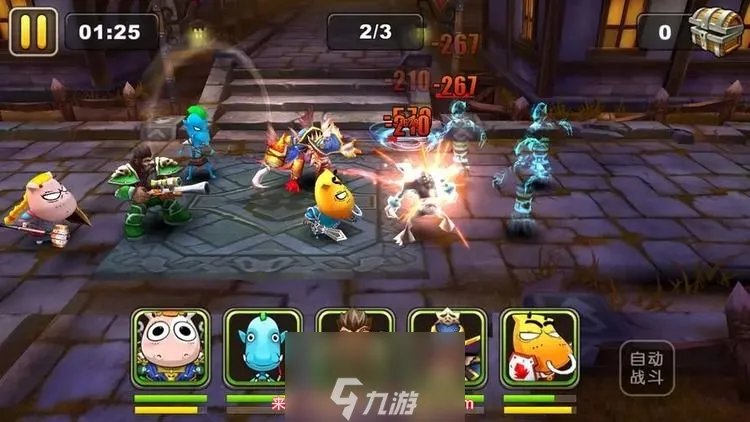The image size is (750, 422).
Task: Trigger the yellow elephant hero portrait
Action: (x=539, y=348)
